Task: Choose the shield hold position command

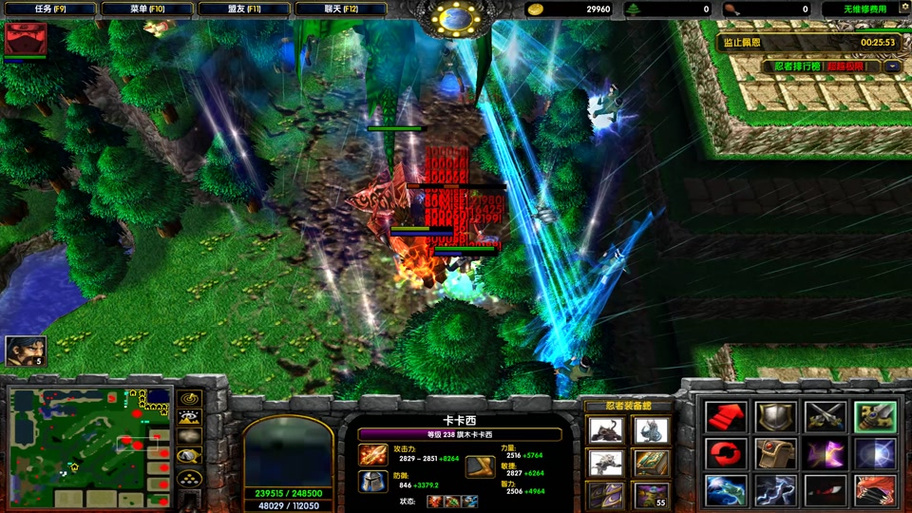Action: [x=775, y=416]
